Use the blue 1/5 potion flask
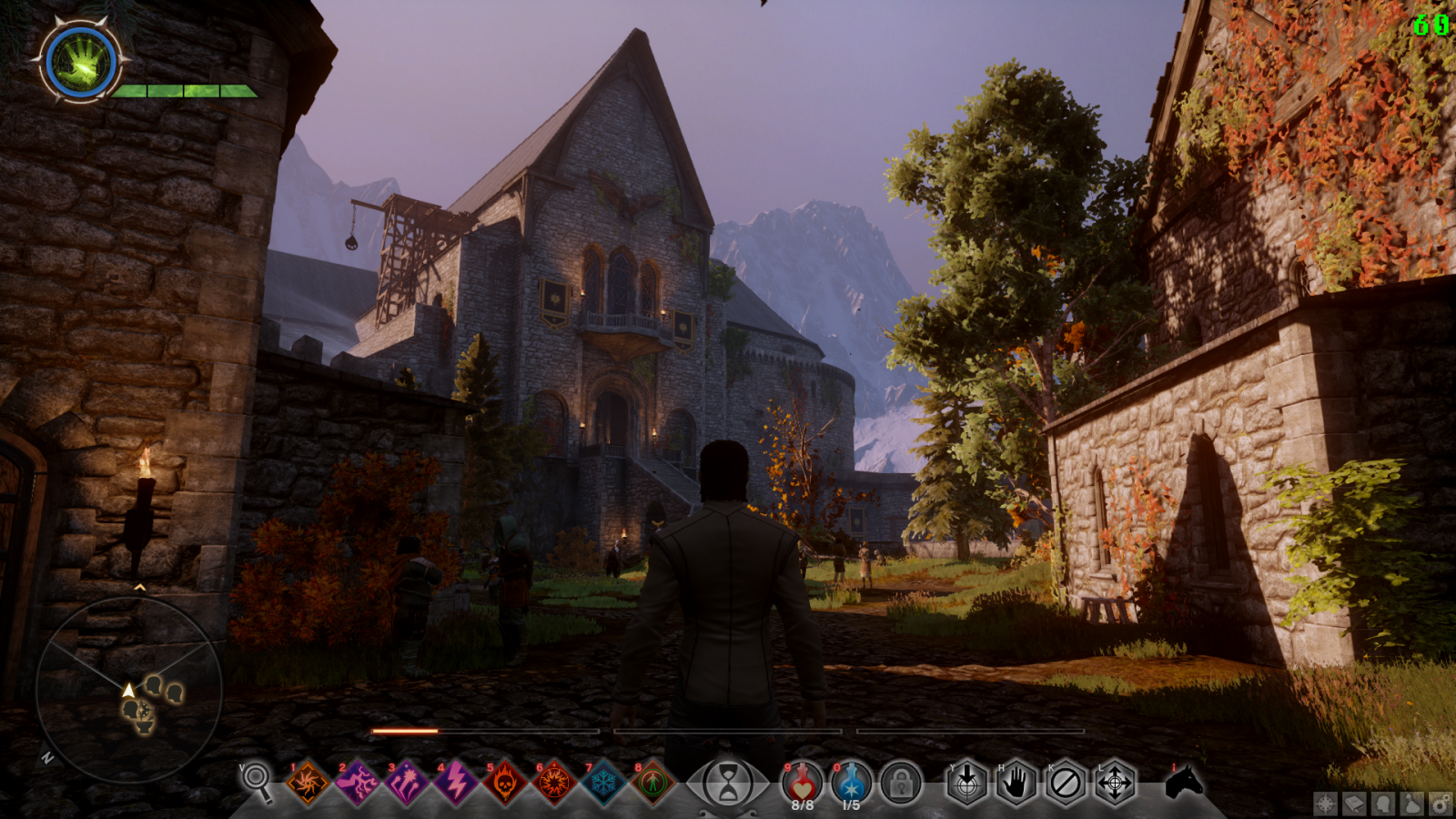Viewport: 1456px width, 819px height. (x=850, y=783)
